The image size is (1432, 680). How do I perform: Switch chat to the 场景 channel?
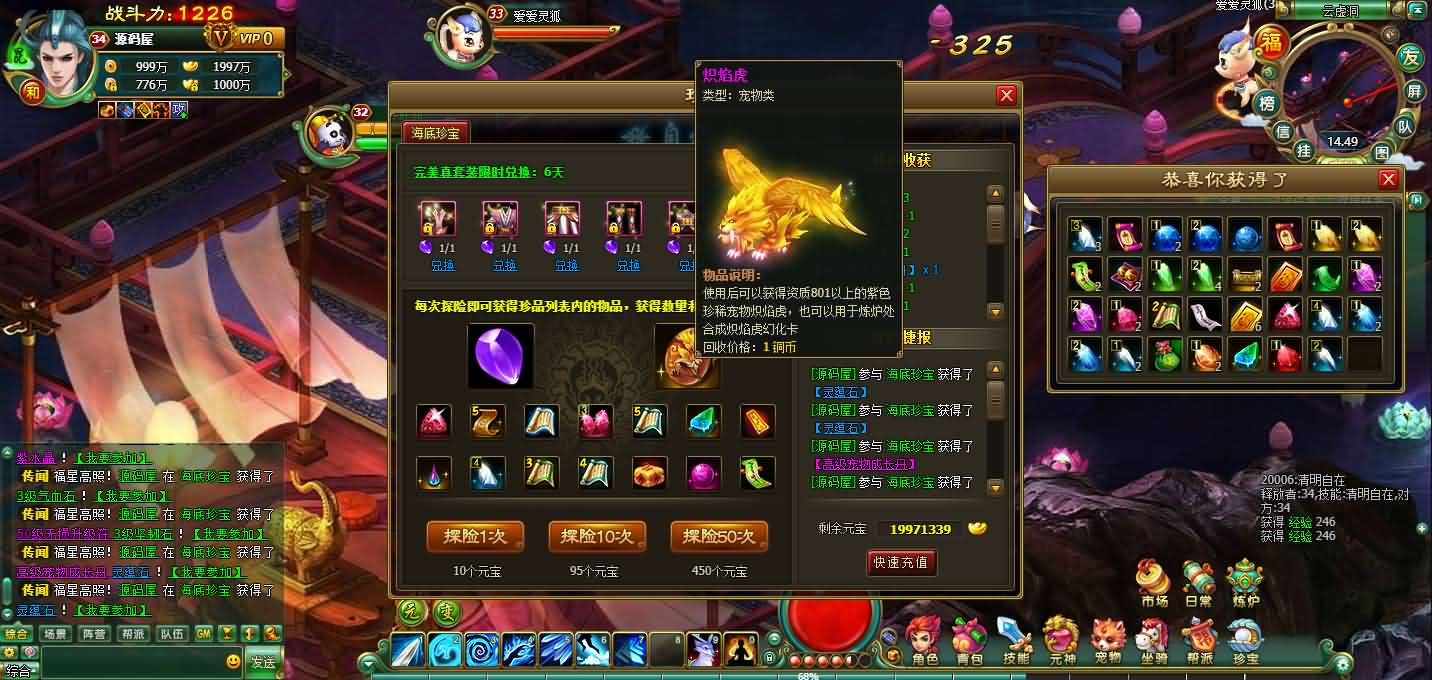click(x=55, y=634)
